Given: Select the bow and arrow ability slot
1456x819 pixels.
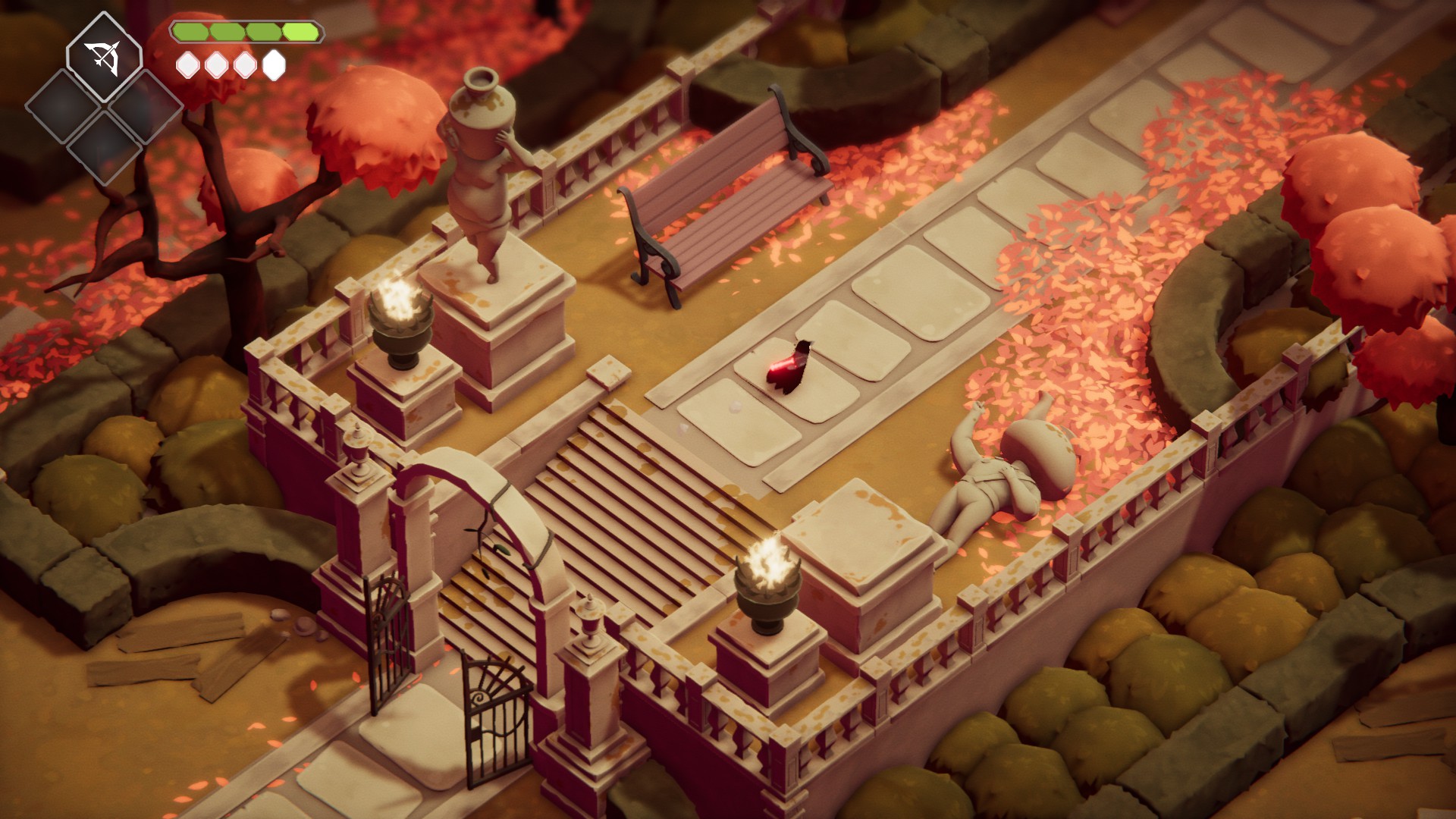Looking at the screenshot, I should [104, 58].
